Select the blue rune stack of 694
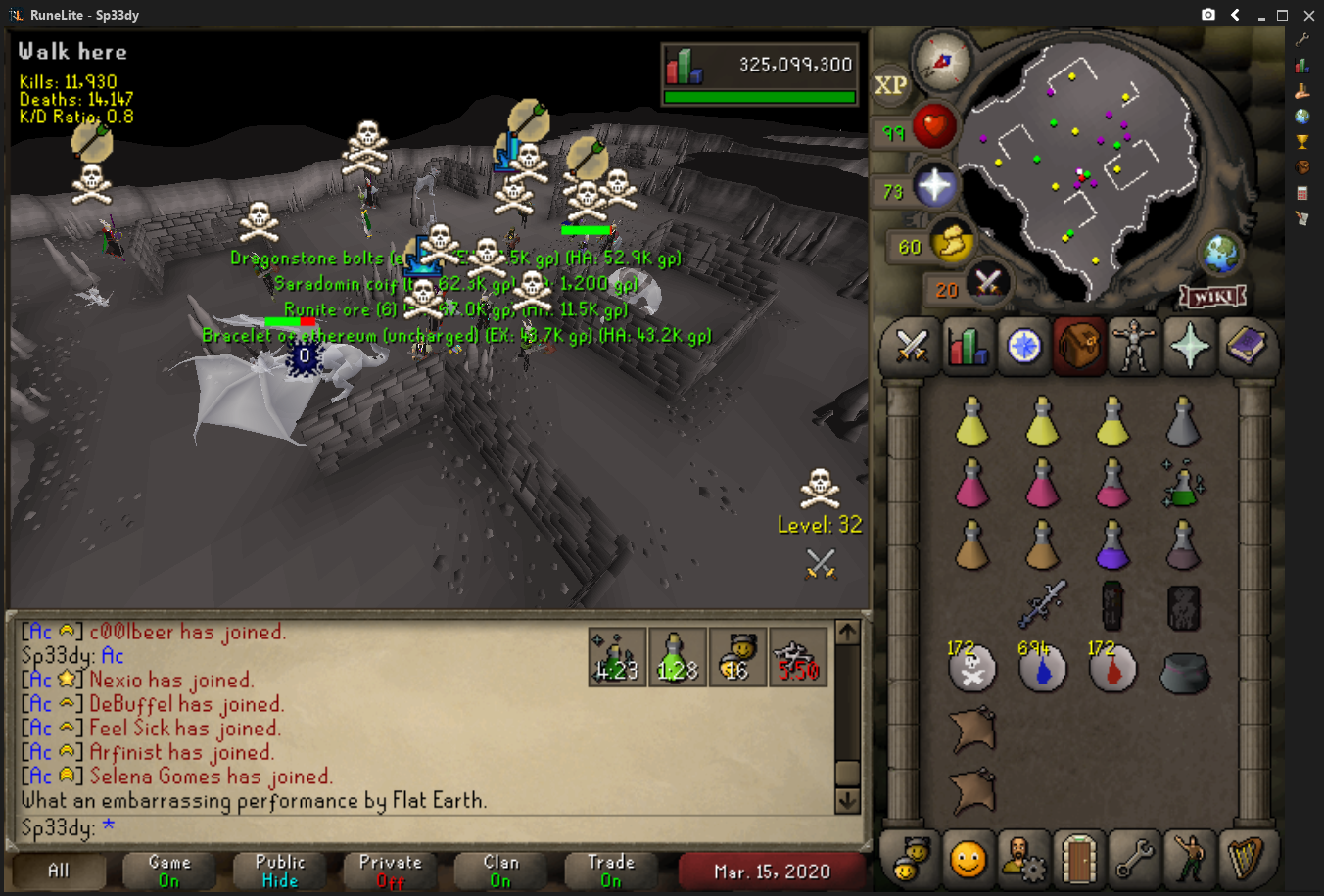The height and width of the screenshot is (896, 1324). pos(1042,670)
